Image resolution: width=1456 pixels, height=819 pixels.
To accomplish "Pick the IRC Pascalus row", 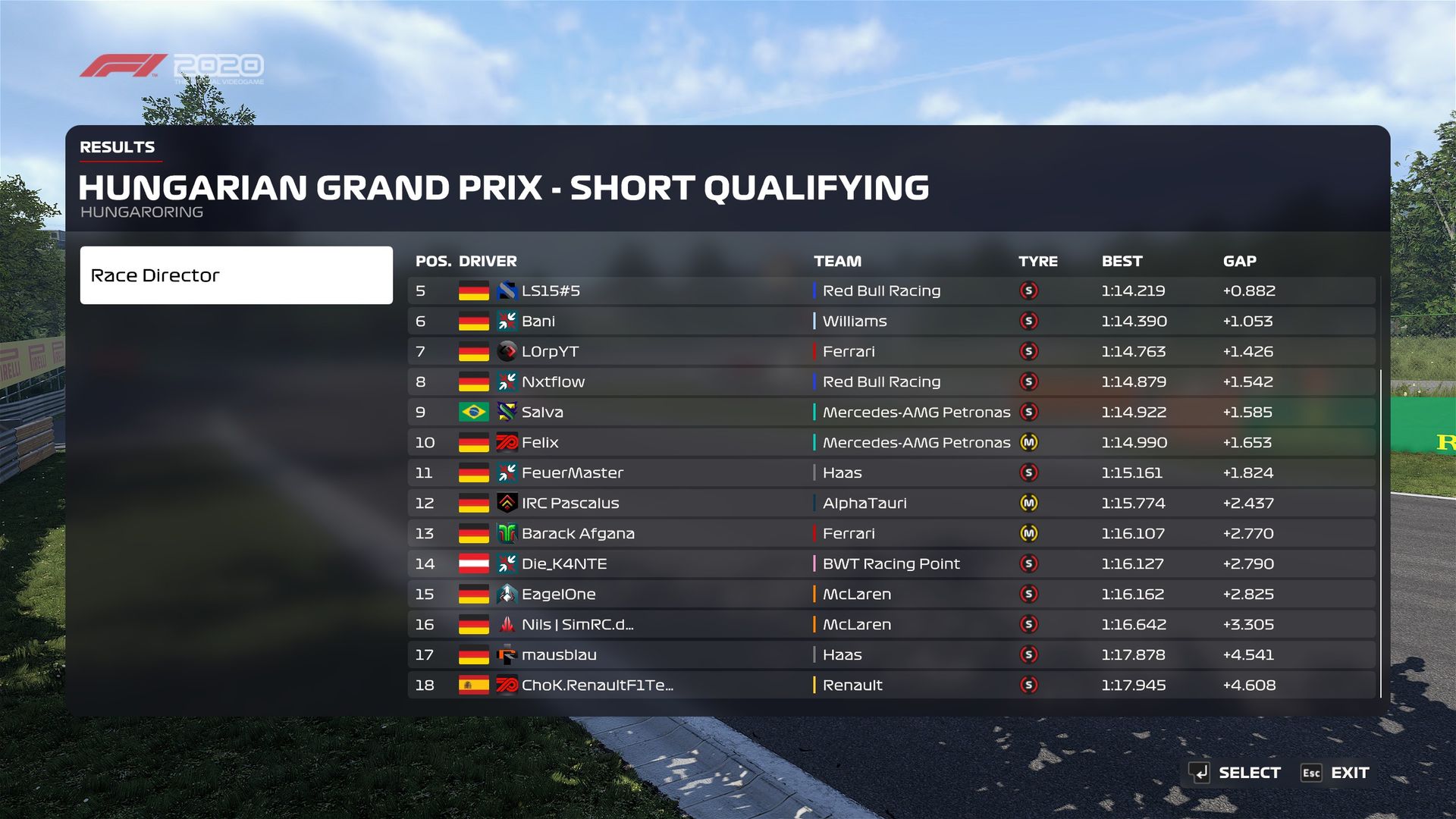I will (890, 503).
